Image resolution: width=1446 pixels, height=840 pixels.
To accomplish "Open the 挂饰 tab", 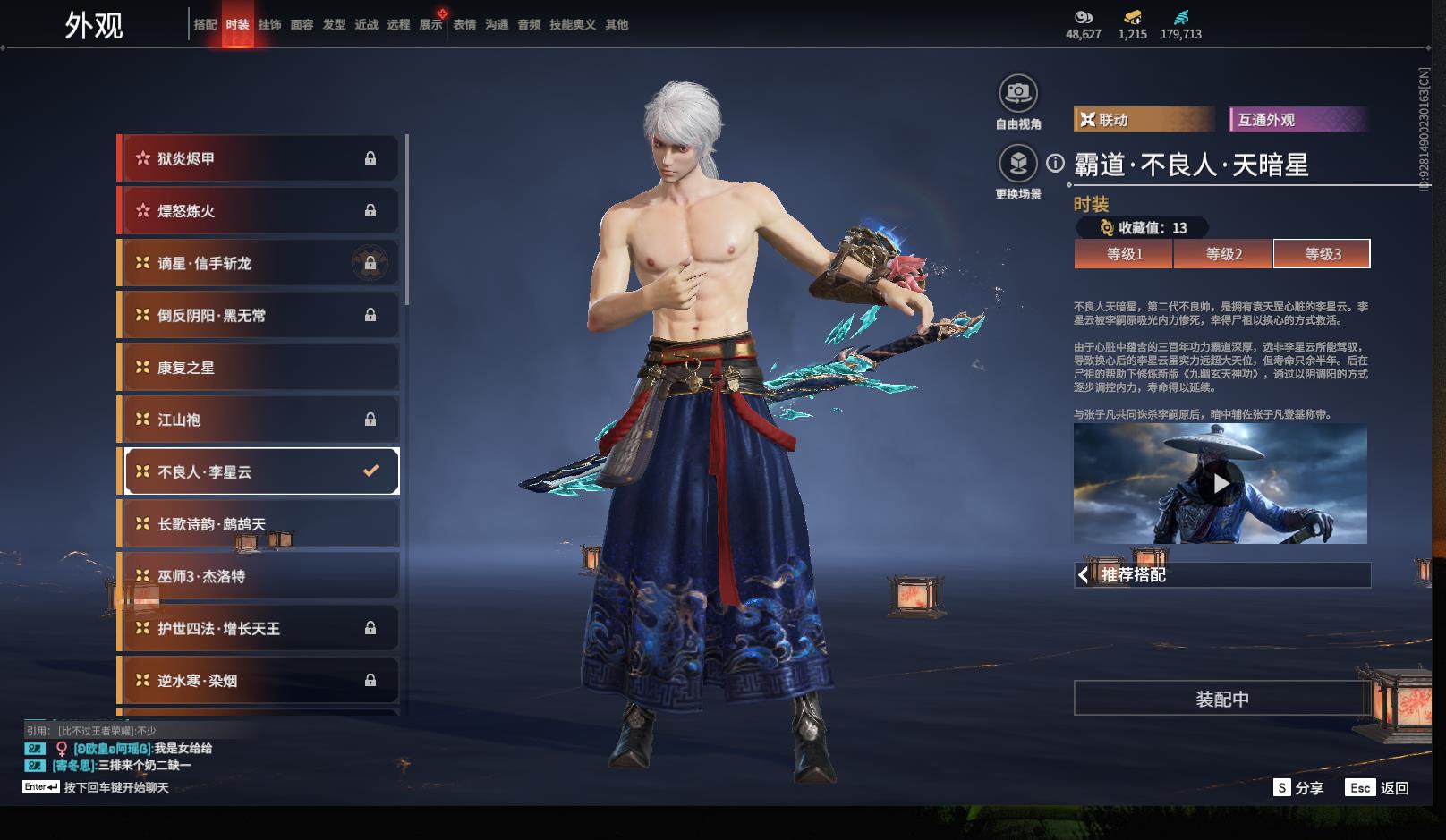I will click(269, 25).
